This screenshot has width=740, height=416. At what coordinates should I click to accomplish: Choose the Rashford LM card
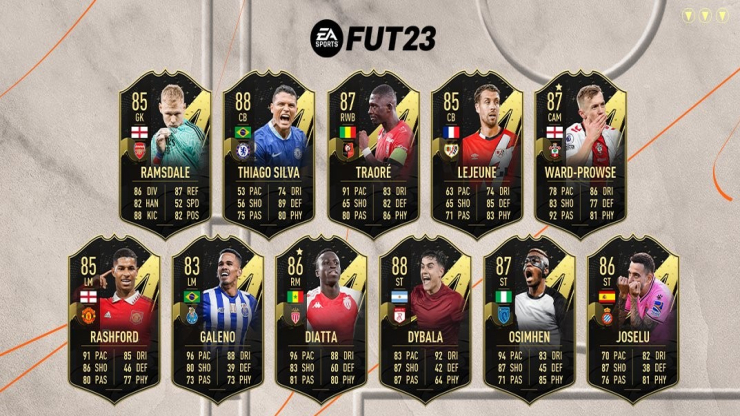click(x=113, y=315)
